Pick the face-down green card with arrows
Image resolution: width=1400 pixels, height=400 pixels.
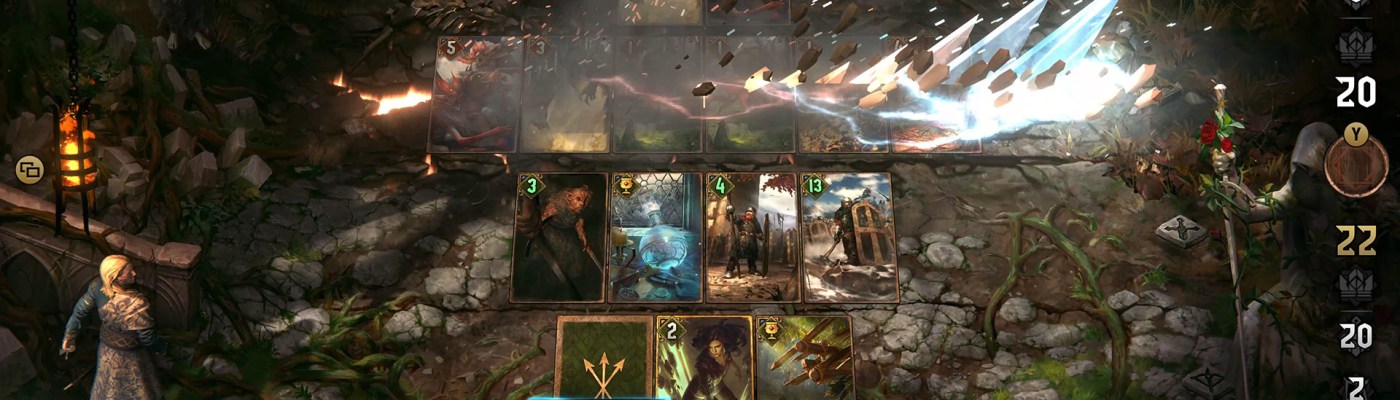pyautogui.click(x=603, y=358)
